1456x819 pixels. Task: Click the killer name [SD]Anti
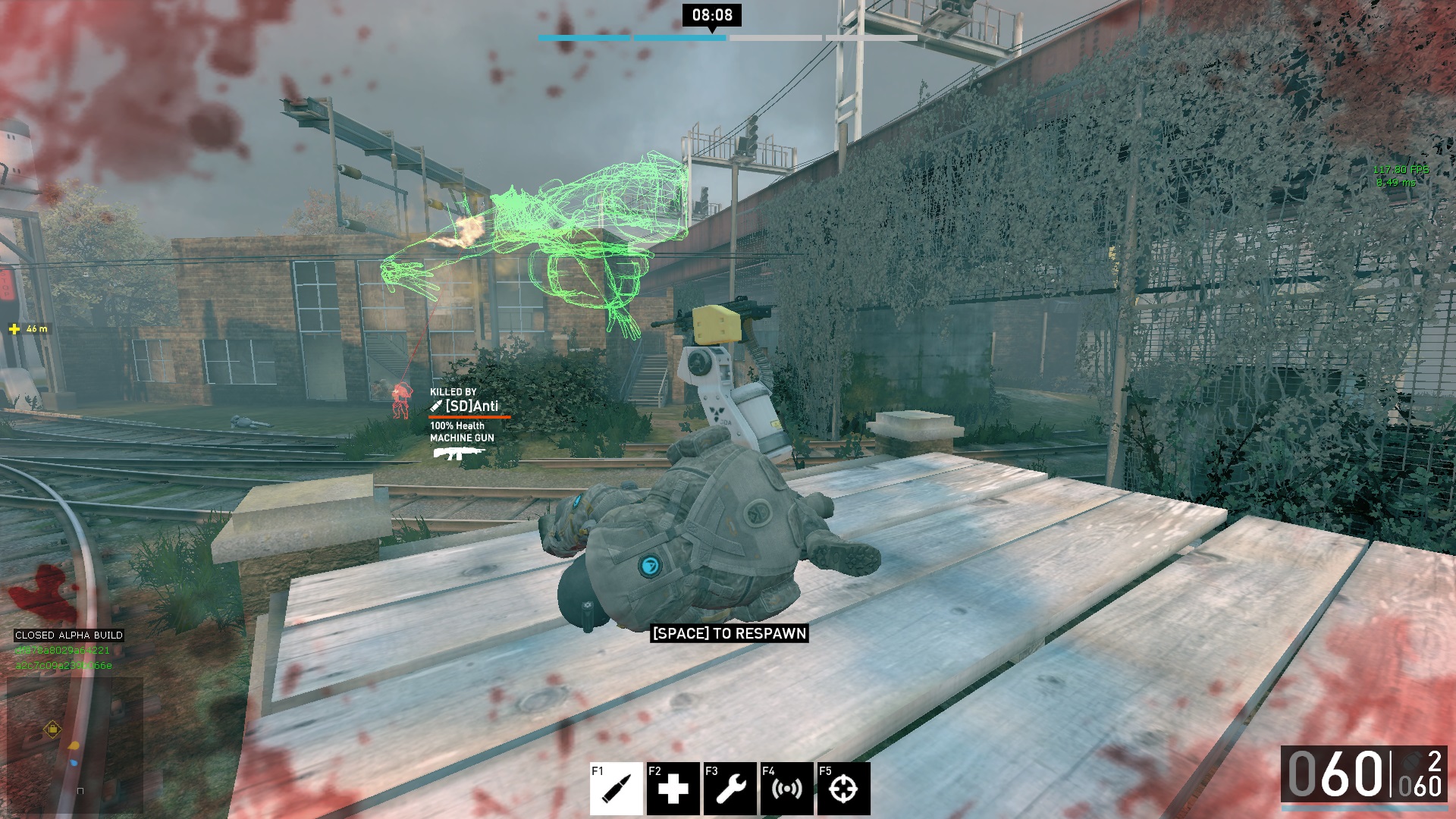pyautogui.click(x=471, y=406)
